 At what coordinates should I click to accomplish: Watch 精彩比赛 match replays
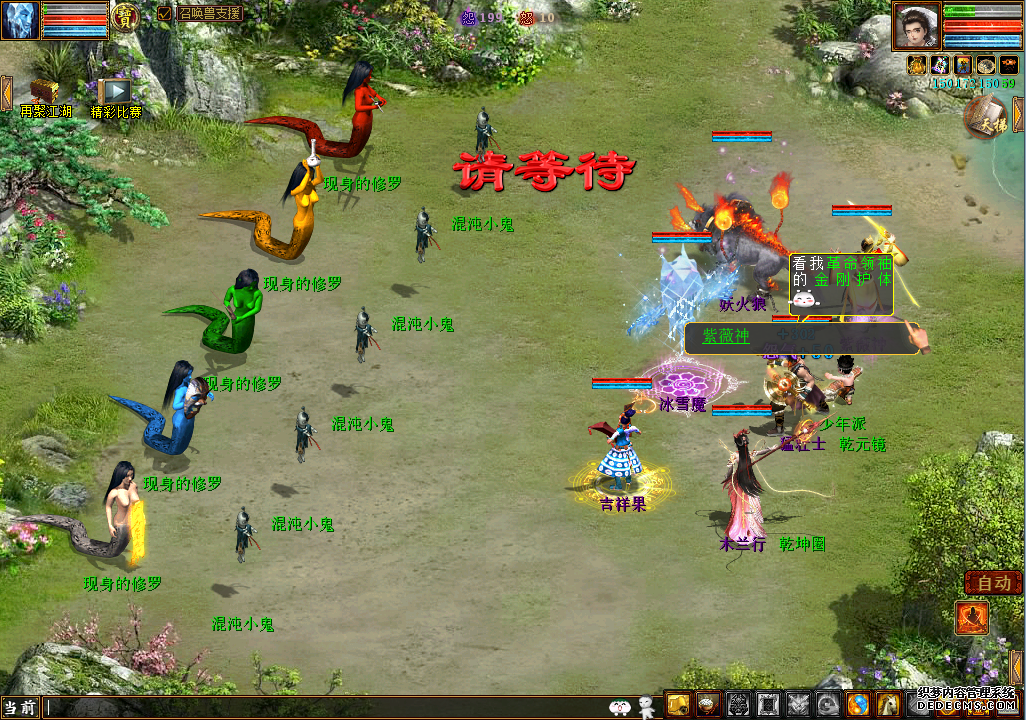tap(115, 92)
